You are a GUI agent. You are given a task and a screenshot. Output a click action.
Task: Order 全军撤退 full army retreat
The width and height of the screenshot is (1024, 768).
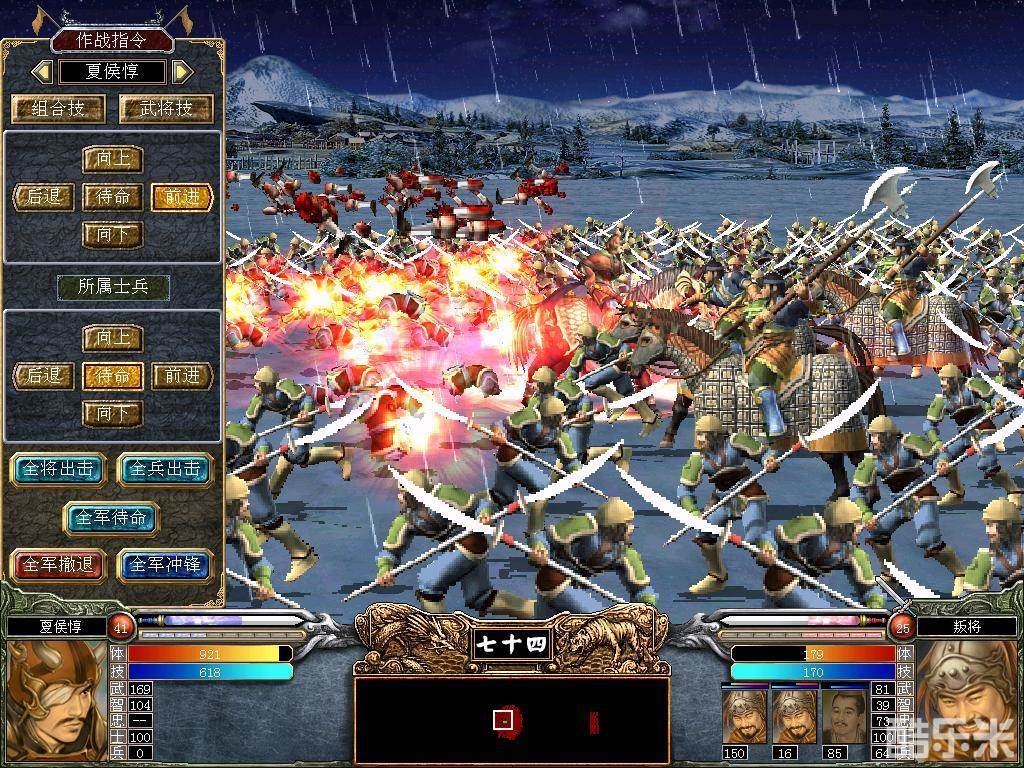pos(58,565)
